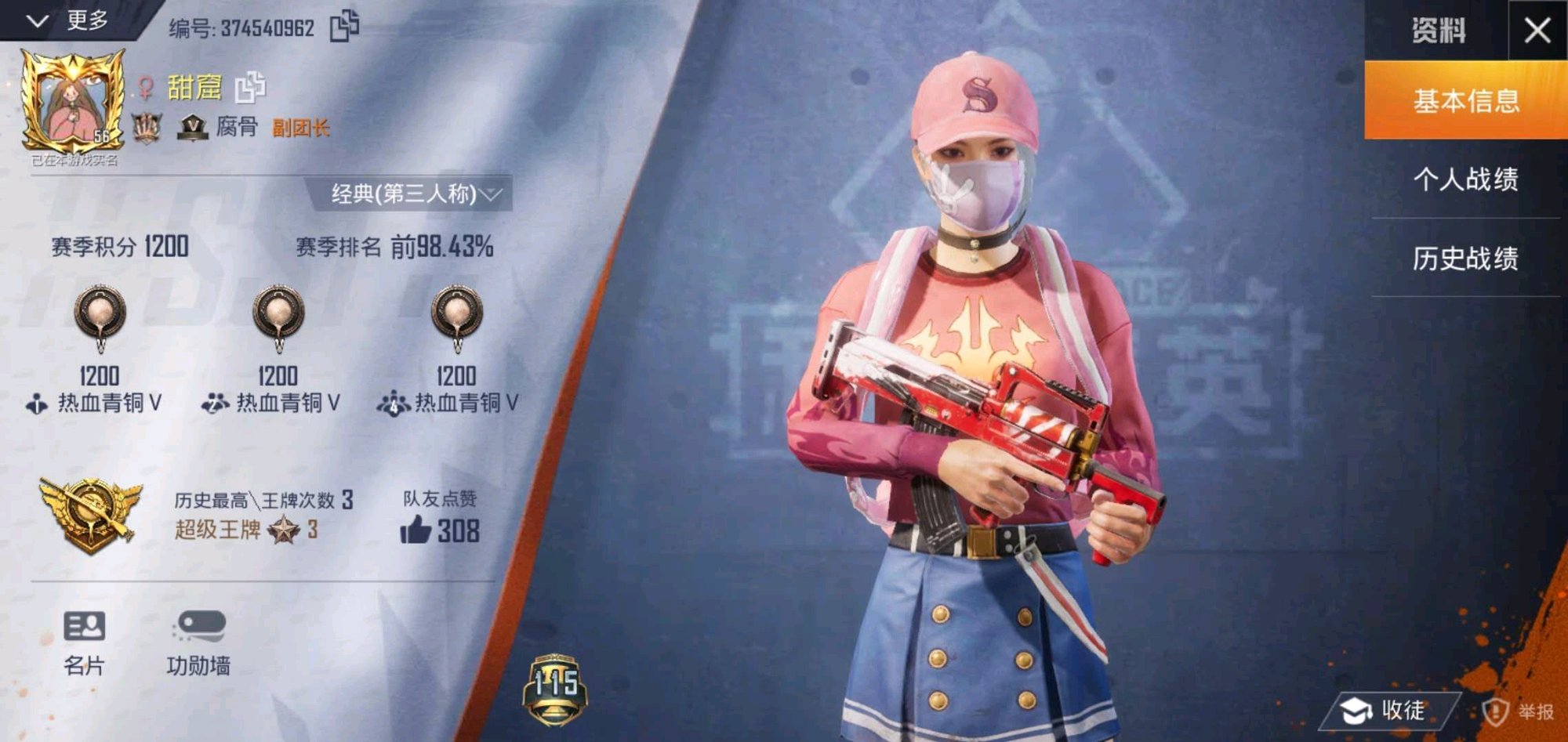Screen dimensions: 1568x742
Task: Copy the player nickname 甜窟
Action: pos(250,87)
